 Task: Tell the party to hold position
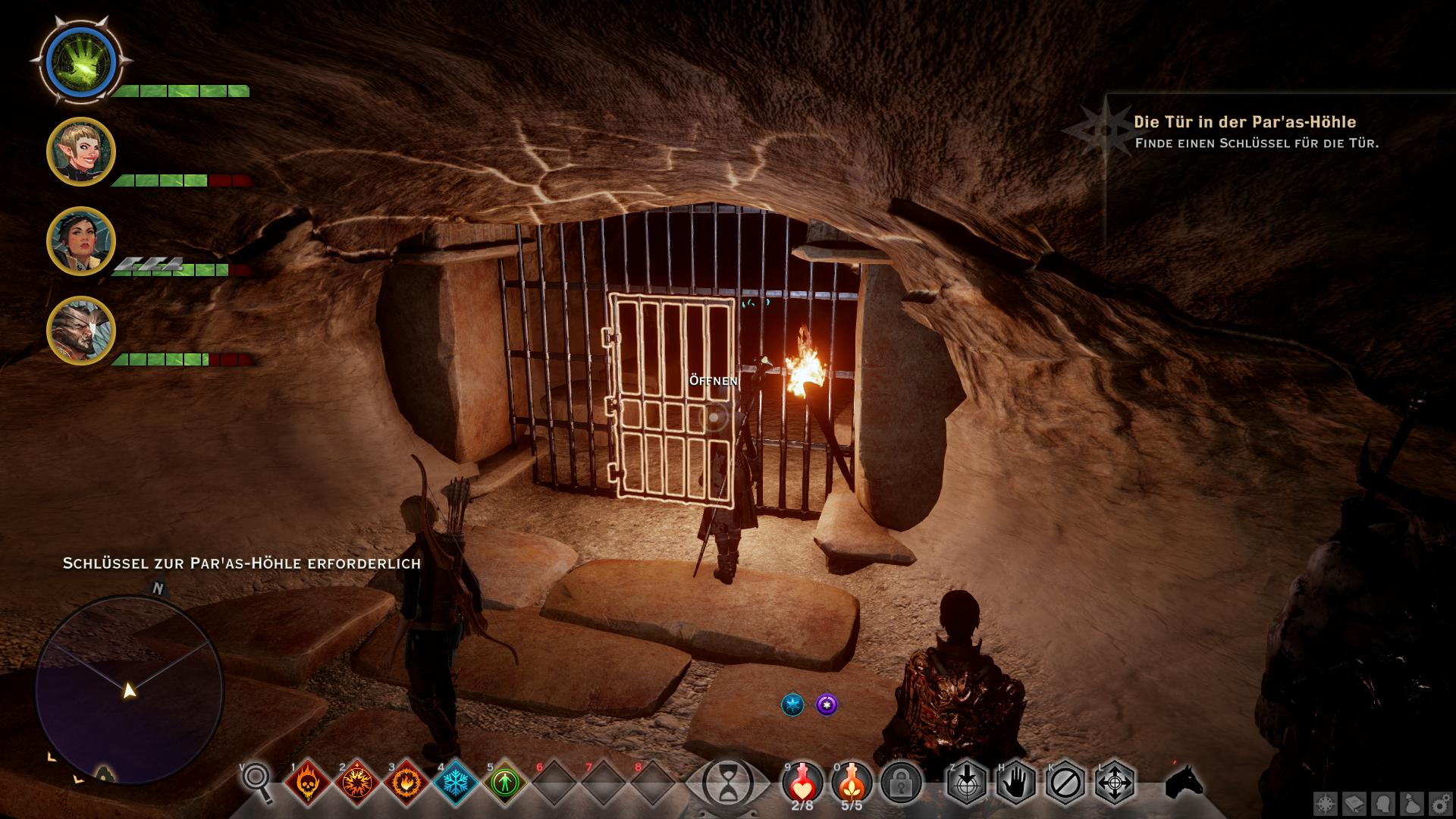[x=1016, y=782]
